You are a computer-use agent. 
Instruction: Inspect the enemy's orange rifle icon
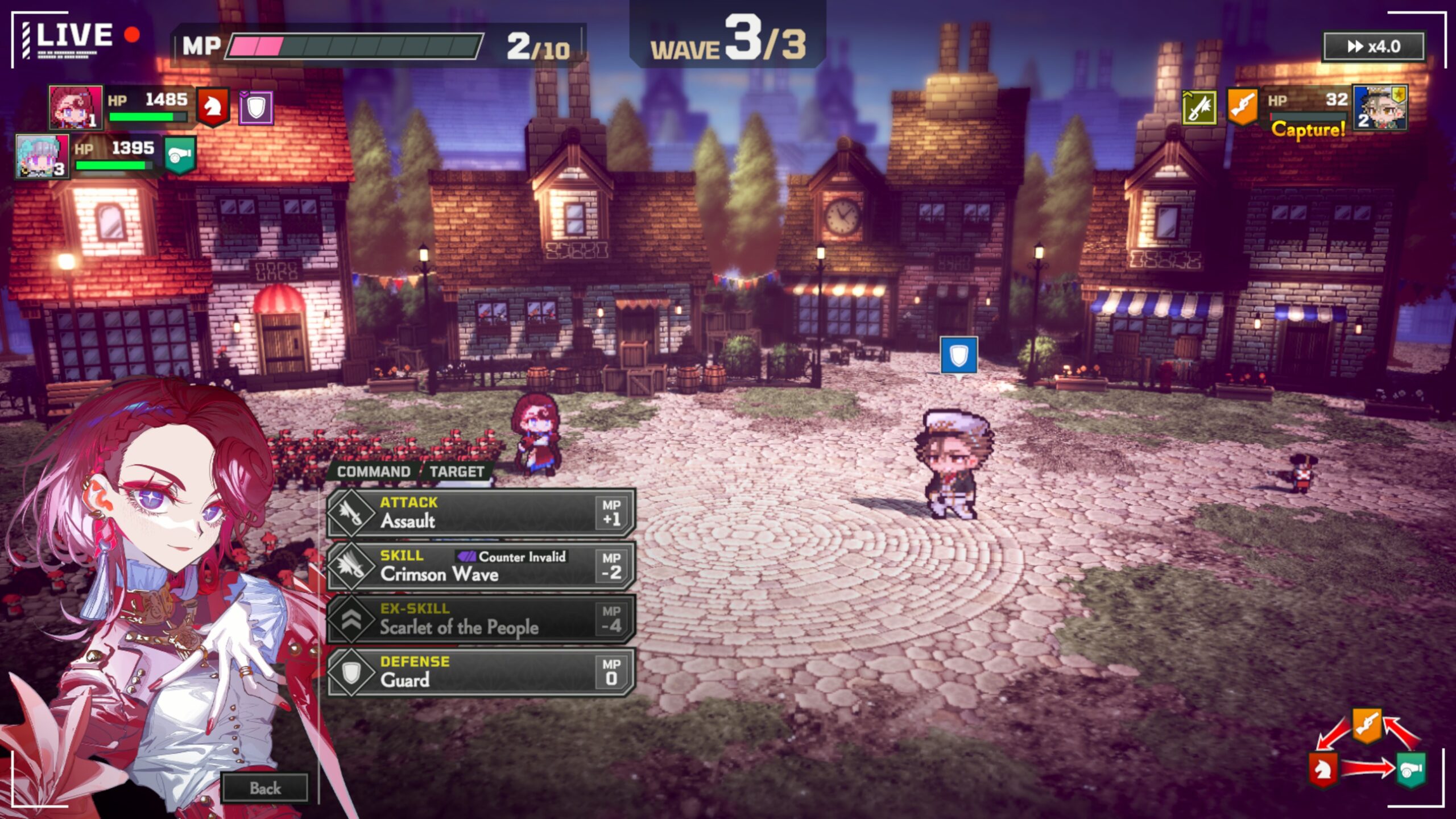(1242, 107)
